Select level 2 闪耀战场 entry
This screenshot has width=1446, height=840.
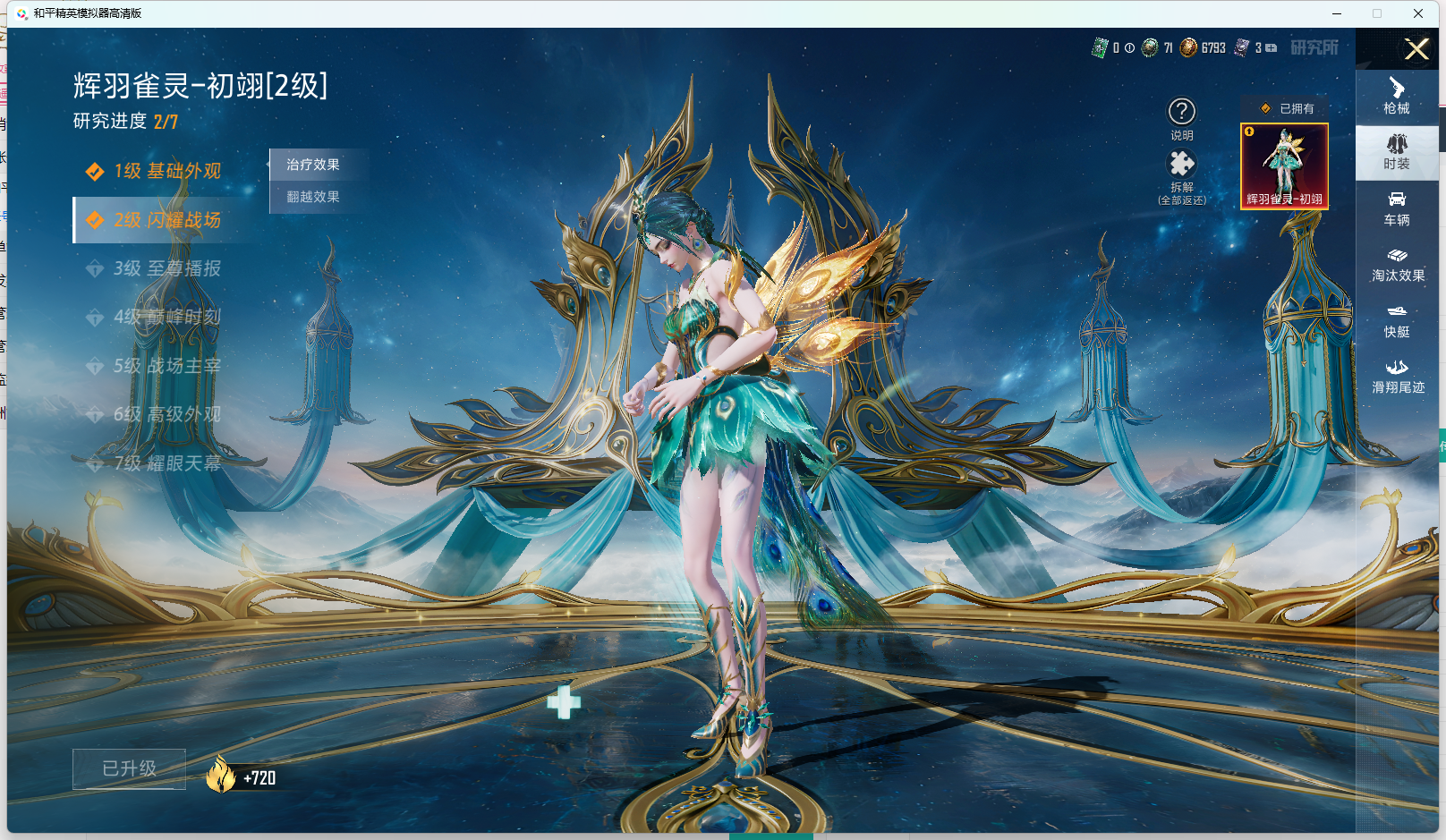tap(166, 220)
